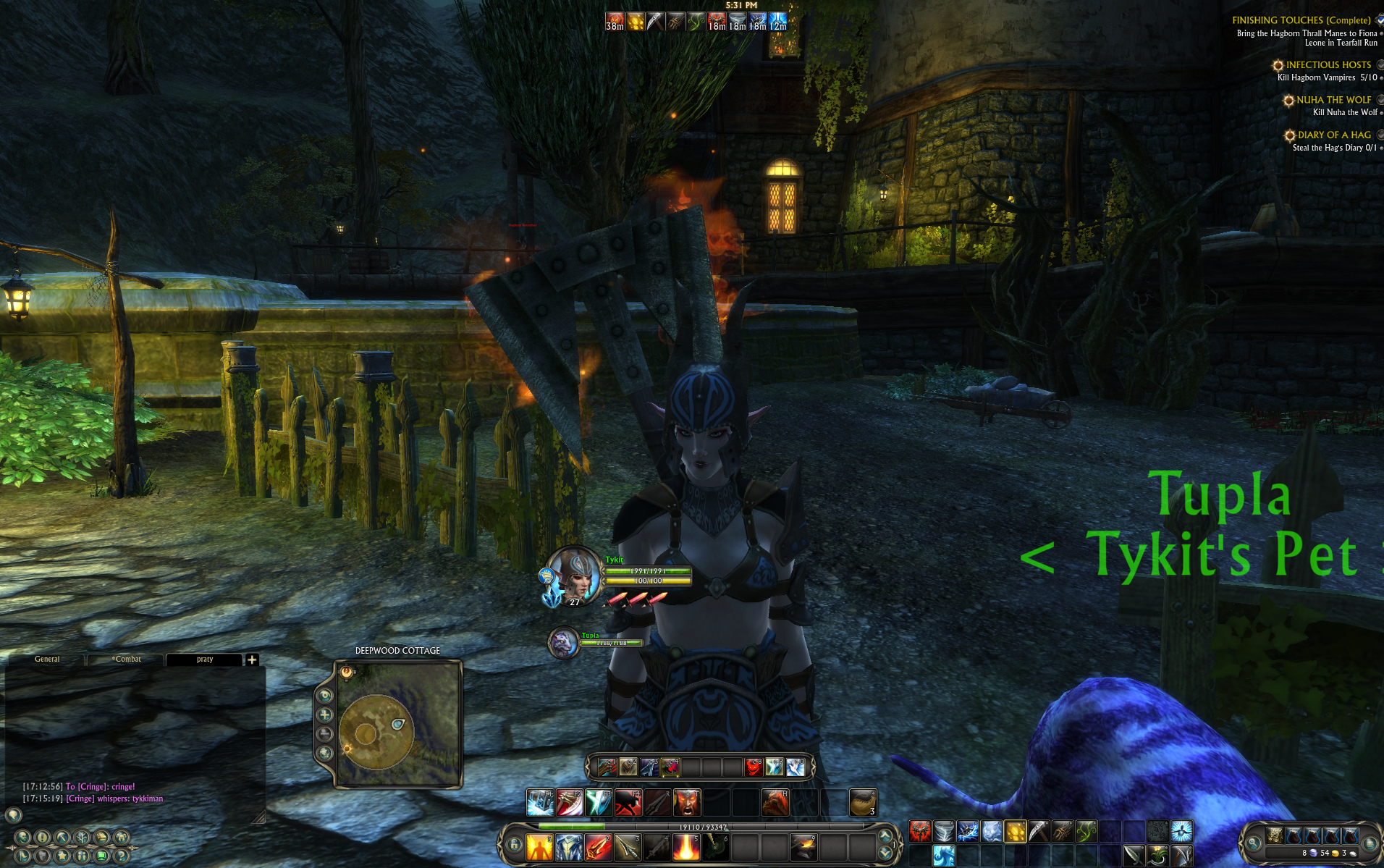Viewport: 1384px width, 868px height.
Task: Add a new chat tab
Action: pos(252,660)
